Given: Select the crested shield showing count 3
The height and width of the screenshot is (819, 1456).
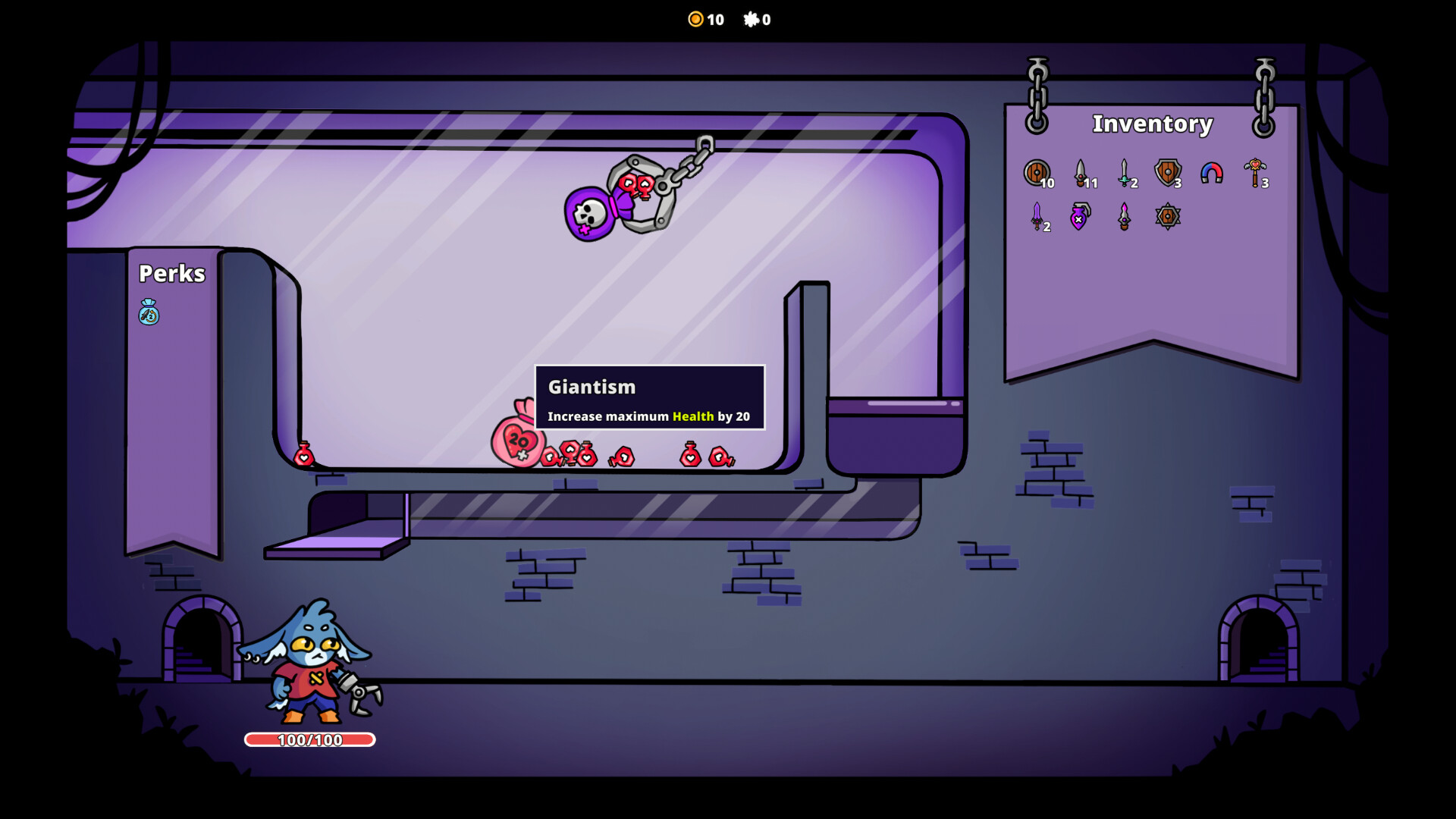Looking at the screenshot, I should 1167,171.
